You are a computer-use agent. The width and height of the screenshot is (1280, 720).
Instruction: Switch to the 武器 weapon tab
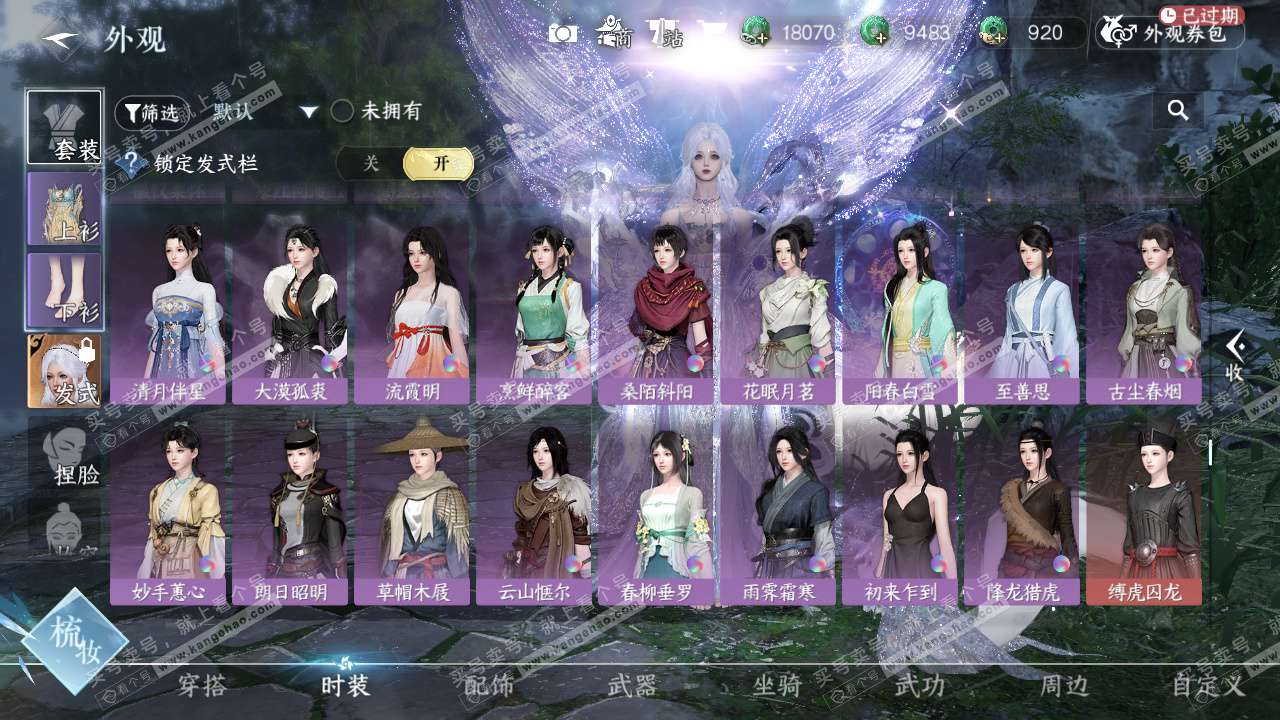632,686
